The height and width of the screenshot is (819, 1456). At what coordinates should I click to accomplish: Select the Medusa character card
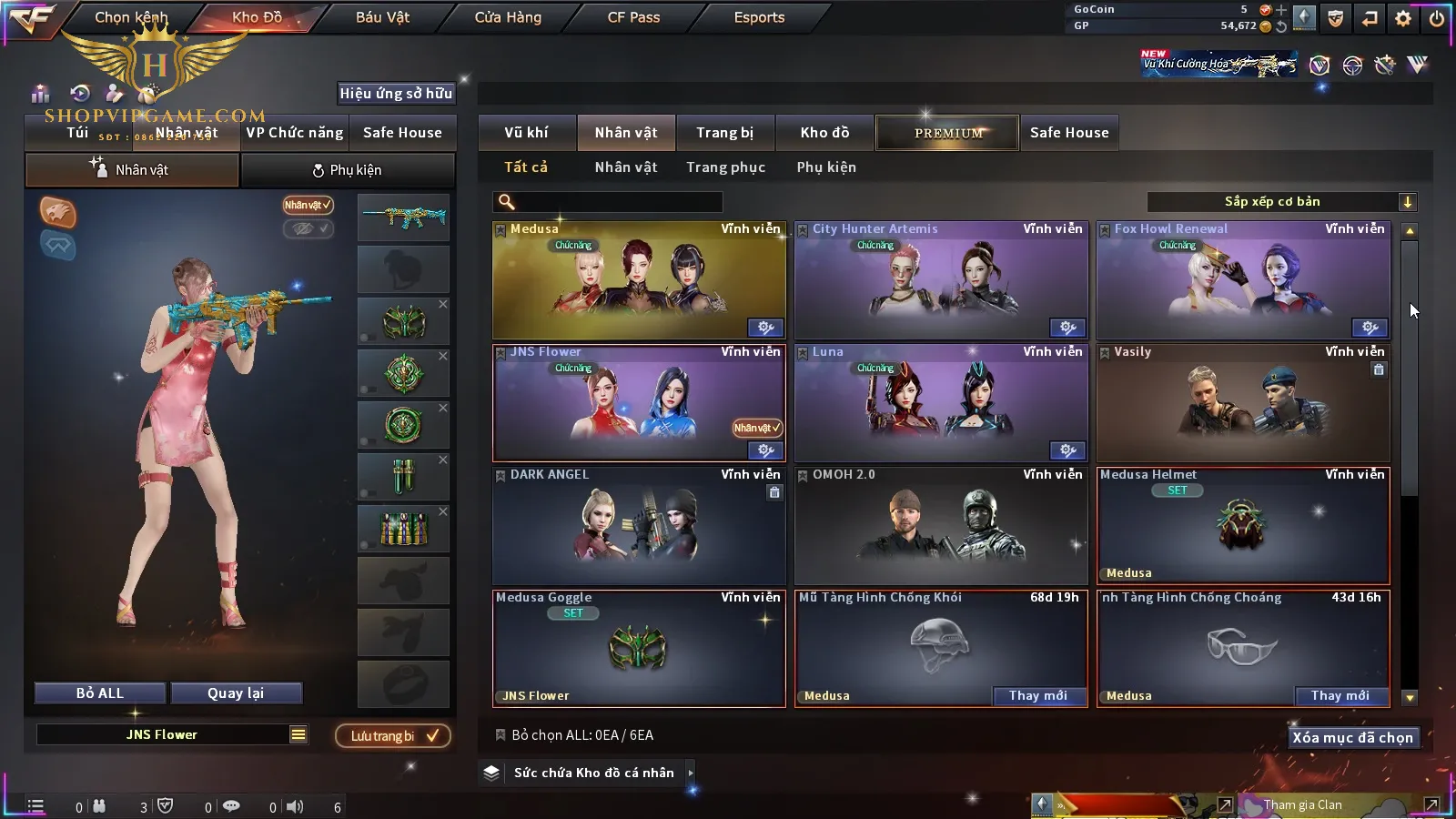tap(639, 282)
